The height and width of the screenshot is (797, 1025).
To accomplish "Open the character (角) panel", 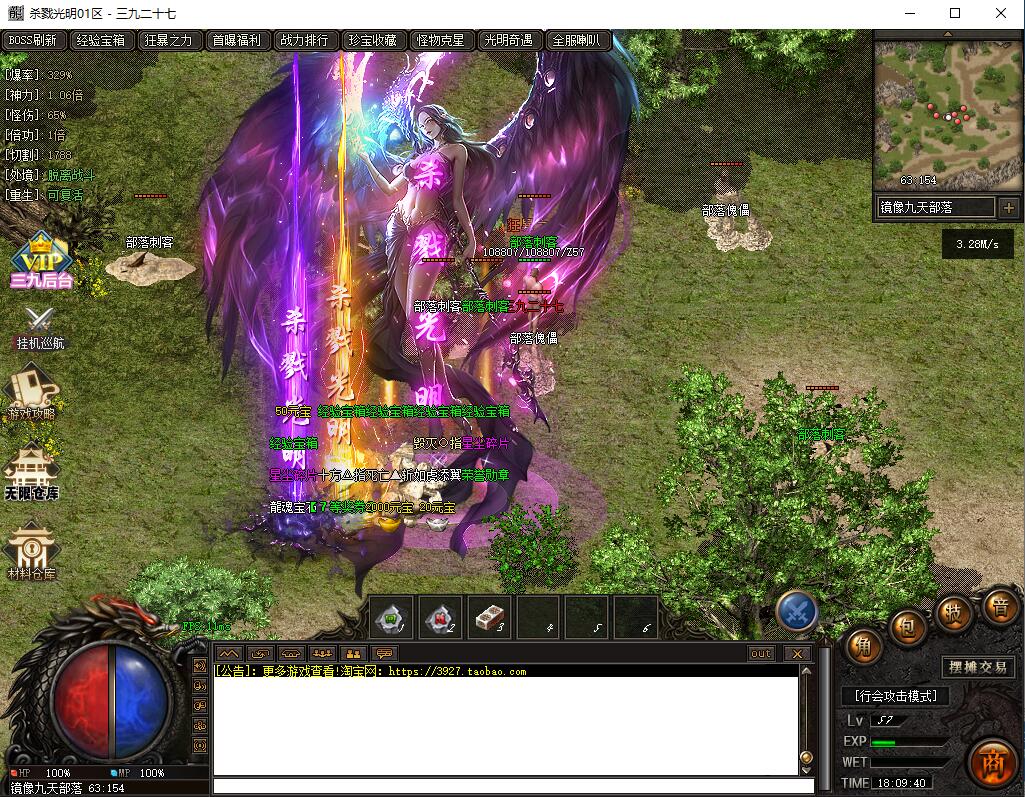I will click(863, 646).
